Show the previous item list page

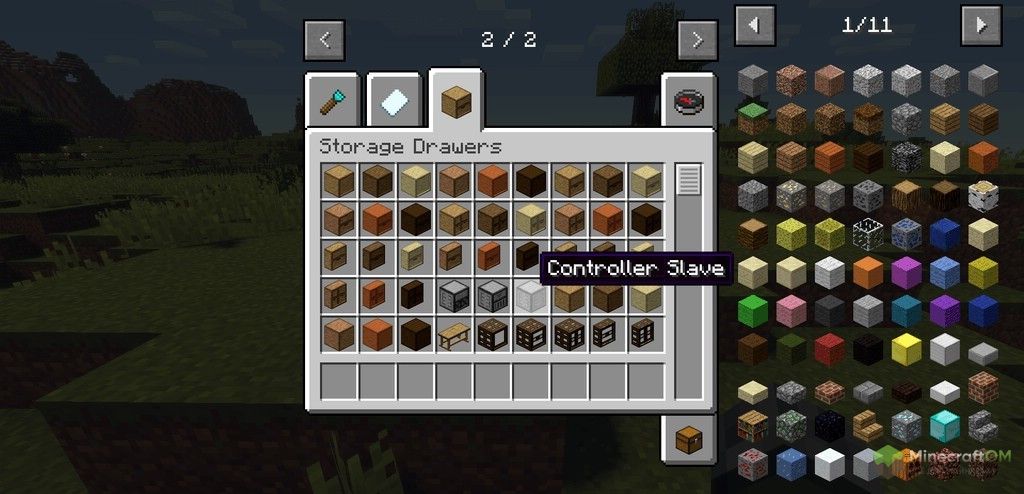[754, 25]
